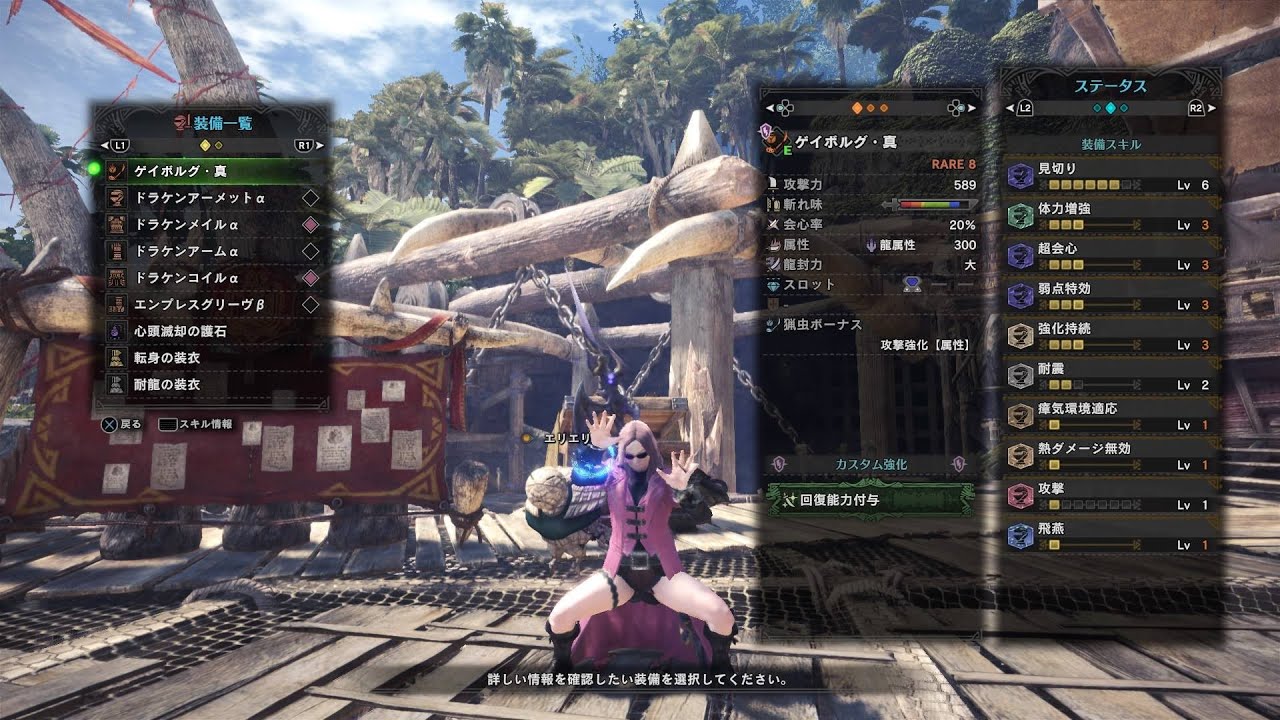The height and width of the screenshot is (720, 1280).
Task: Choose the ドラケンメイルα chest armor
Action: tap(210, 224)
